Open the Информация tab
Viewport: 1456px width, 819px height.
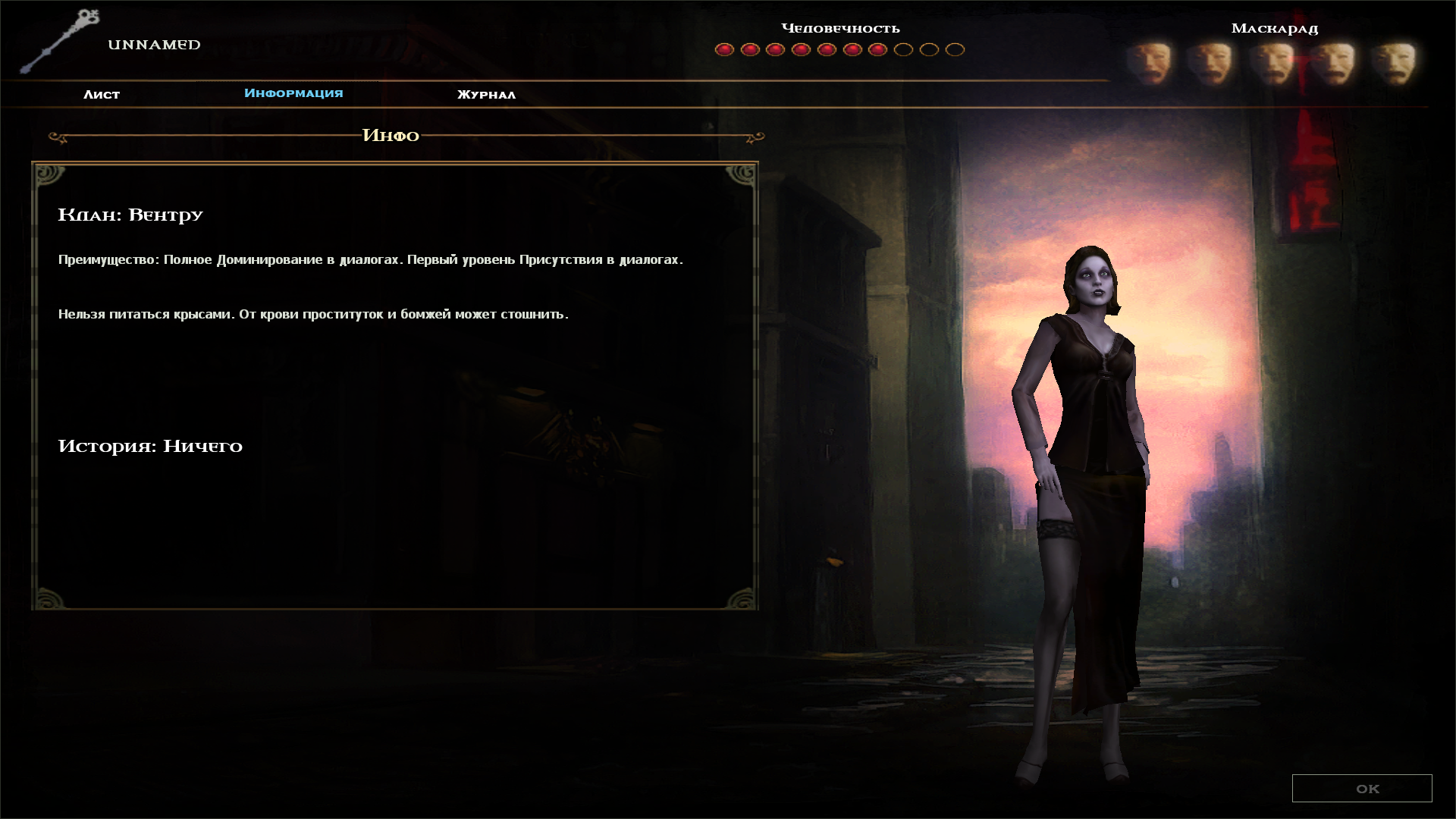pyautogui.click(x=293, y=93)
